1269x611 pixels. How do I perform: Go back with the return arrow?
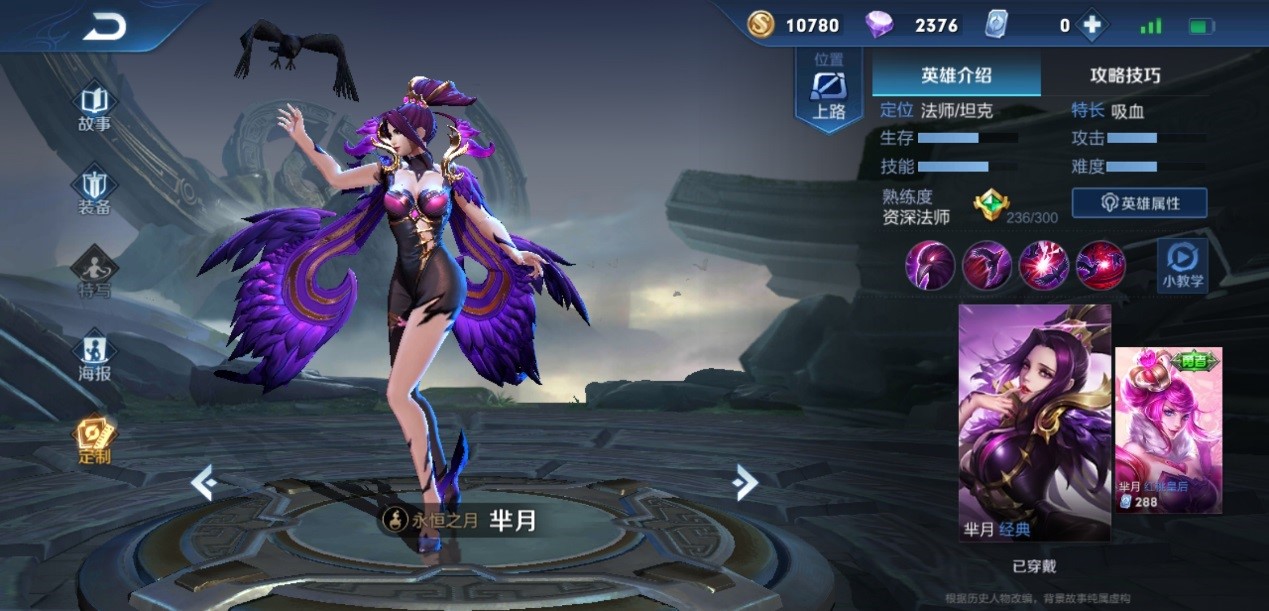[x=105, y=27]
